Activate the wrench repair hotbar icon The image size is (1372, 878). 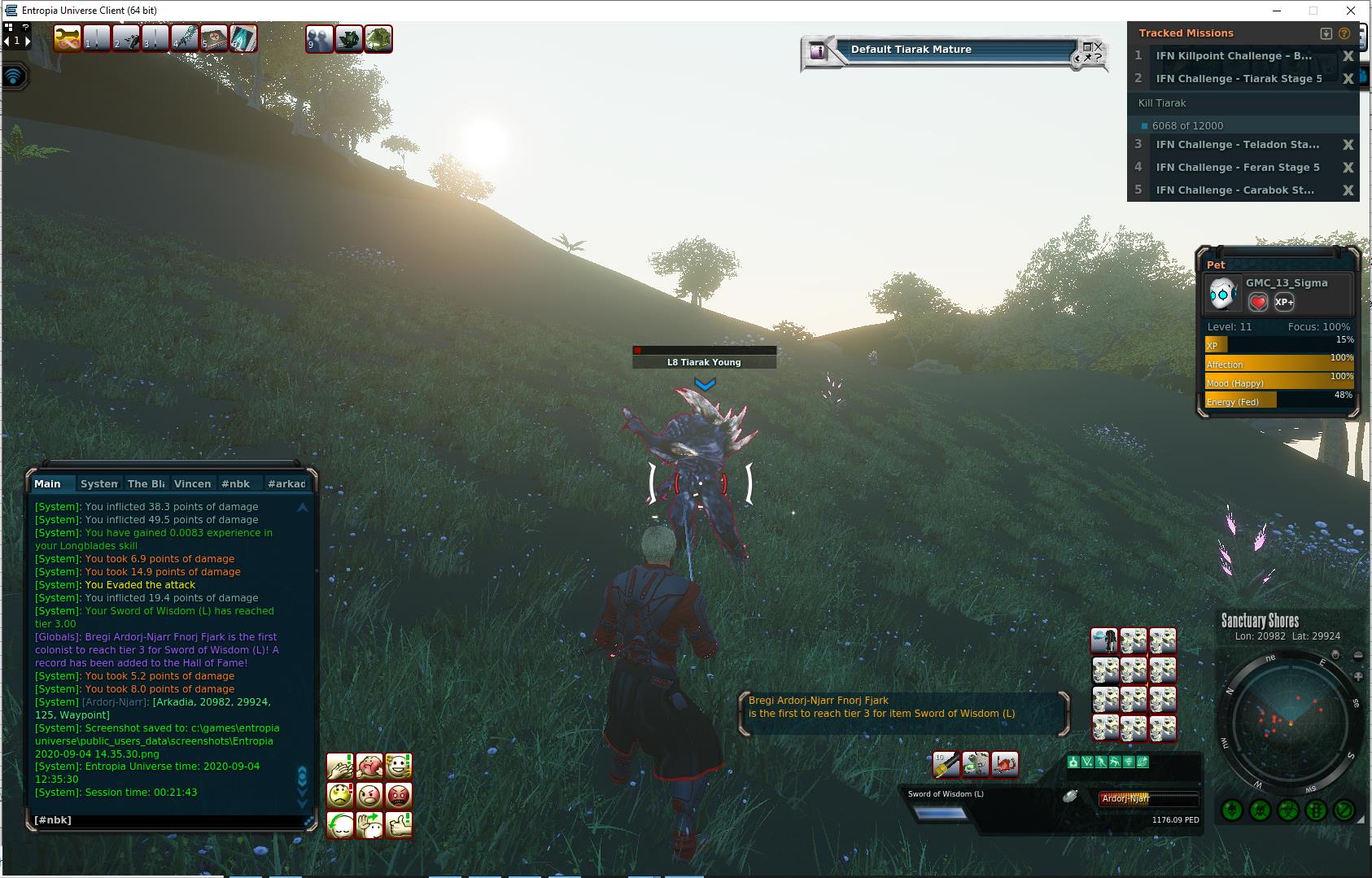(68, 38)
